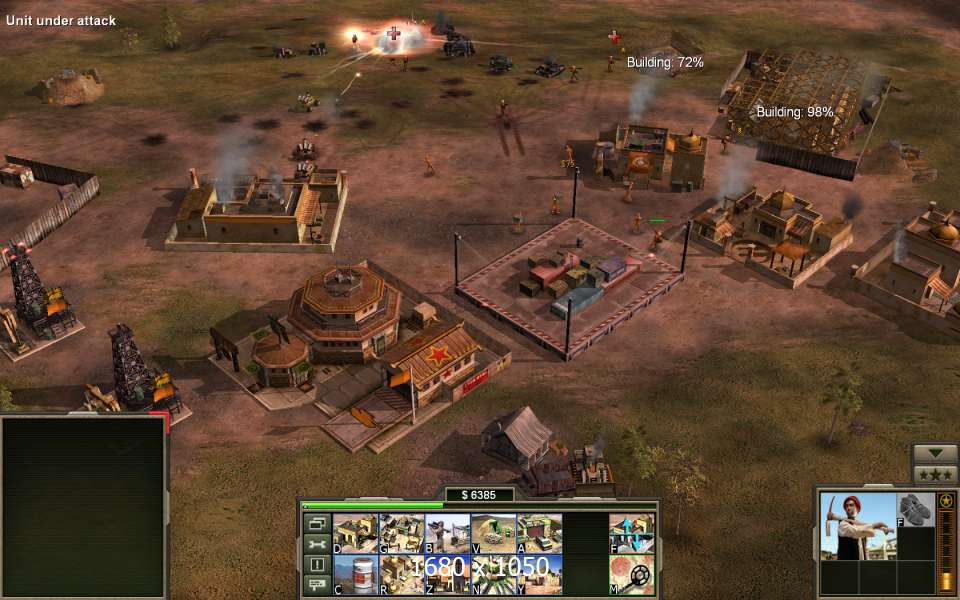The image size is (960, 600).
Task: Activate the detector icon marked M
Action: pos(632,574)
